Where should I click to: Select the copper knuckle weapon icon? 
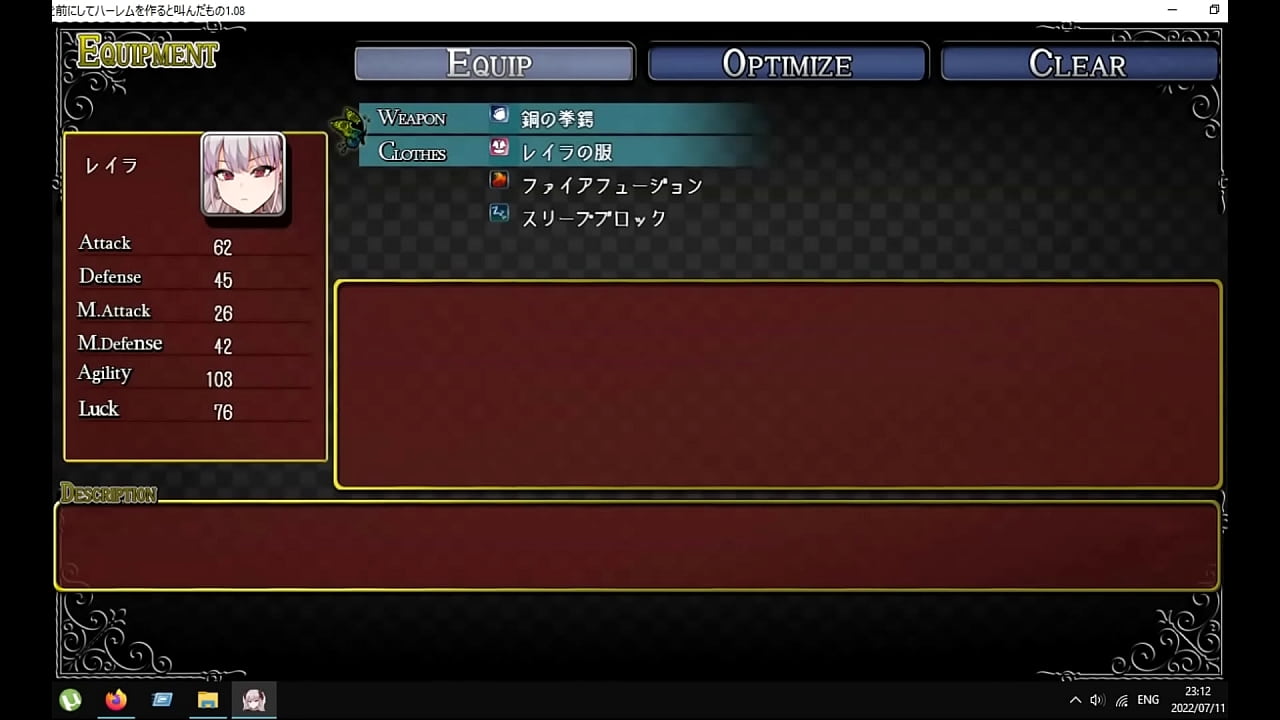(x=499, y=115)
